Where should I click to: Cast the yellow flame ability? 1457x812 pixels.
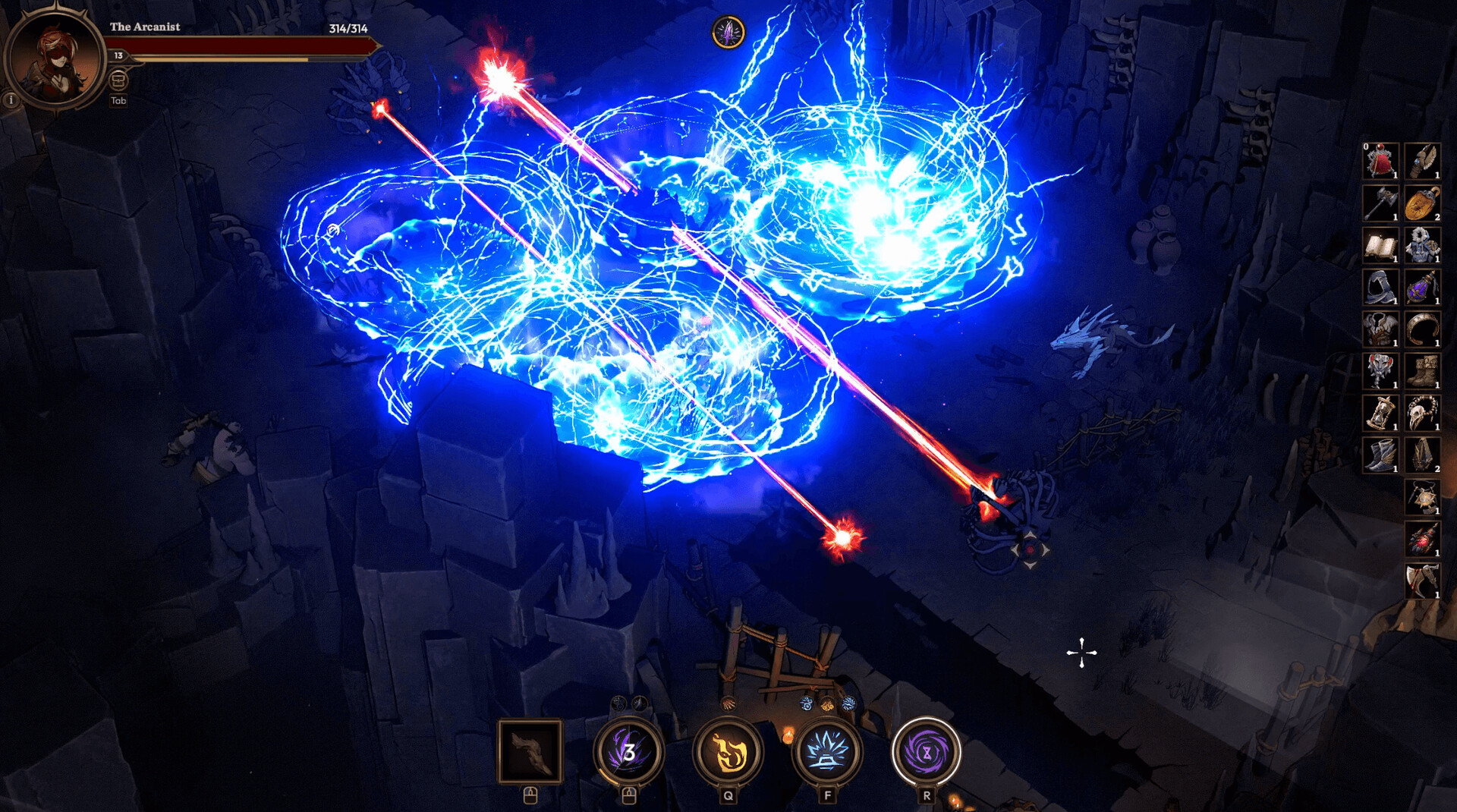point(728,751)
